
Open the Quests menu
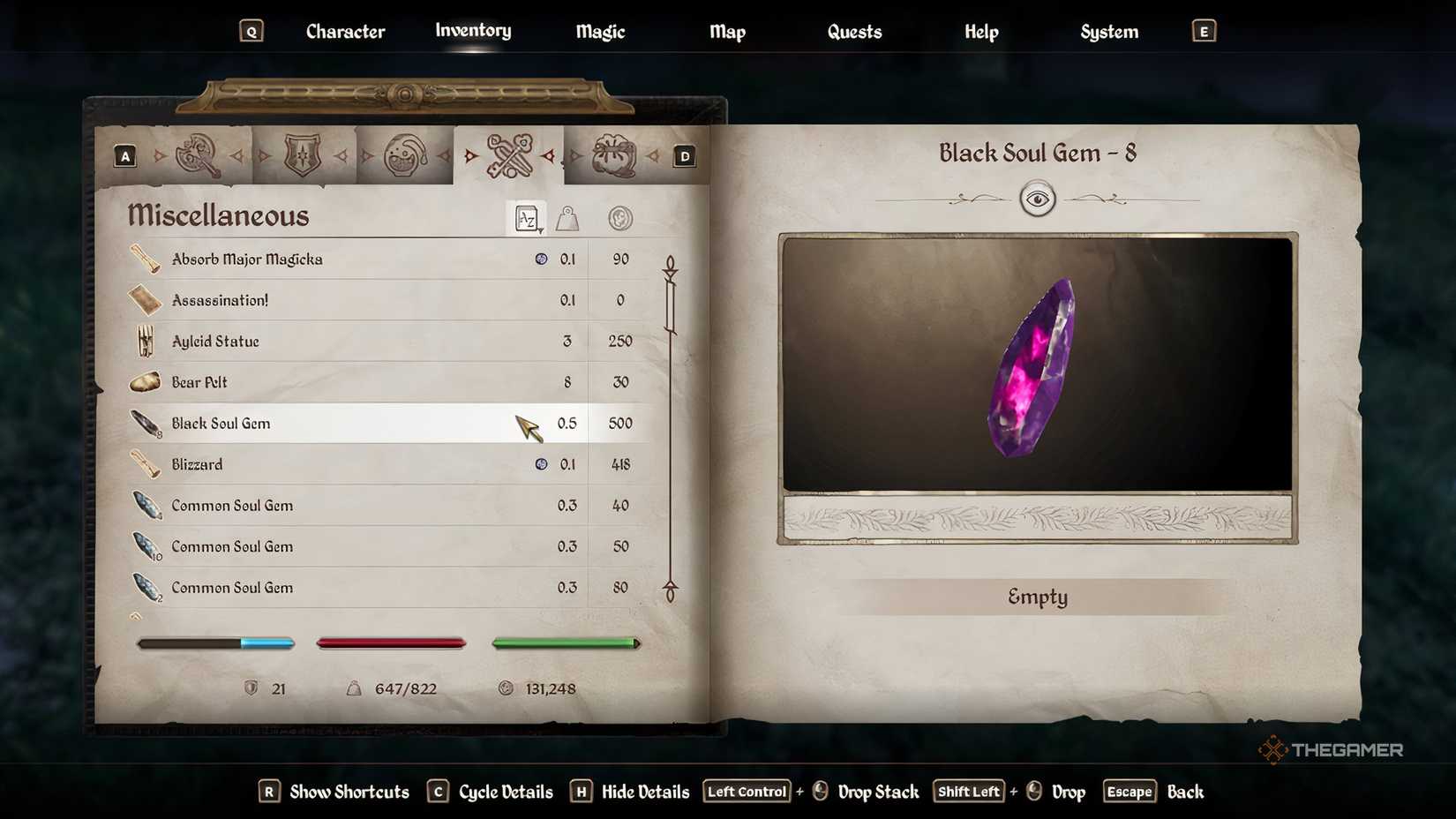point(853,32)
